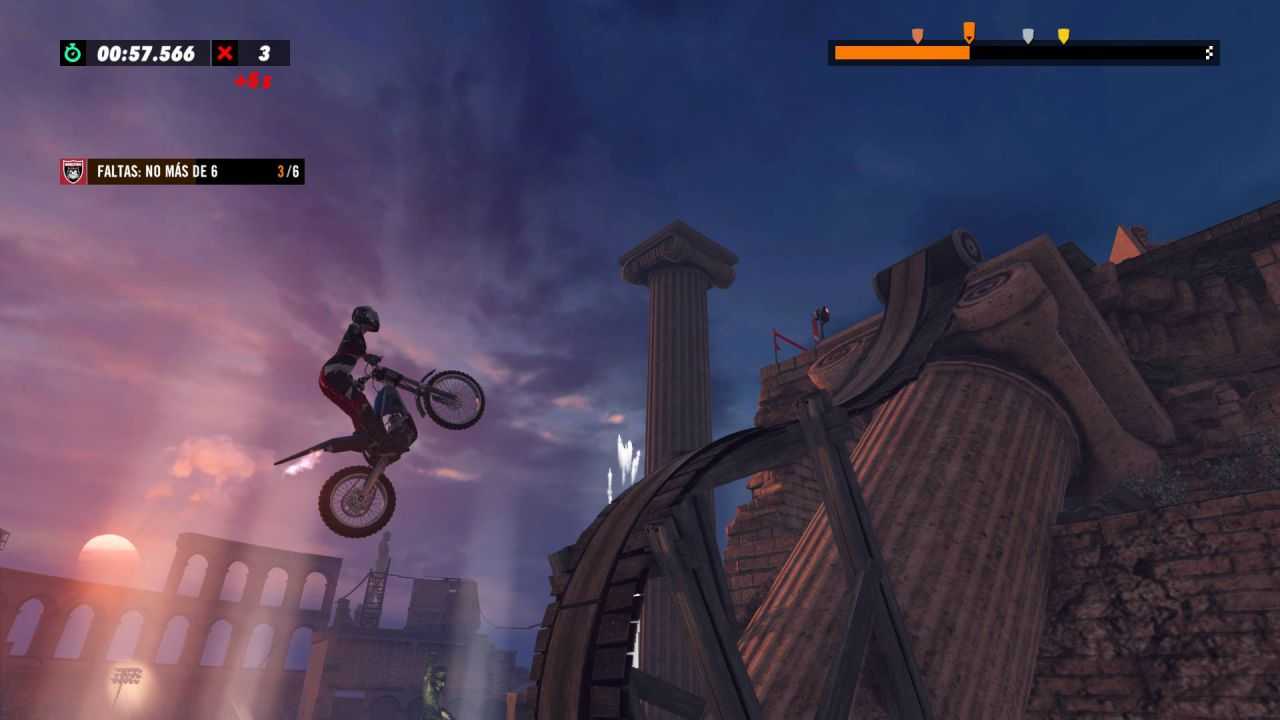Click the 00:57.566 timer display
The height and width of the screenshot is (720, 1280).
[145, 54]
